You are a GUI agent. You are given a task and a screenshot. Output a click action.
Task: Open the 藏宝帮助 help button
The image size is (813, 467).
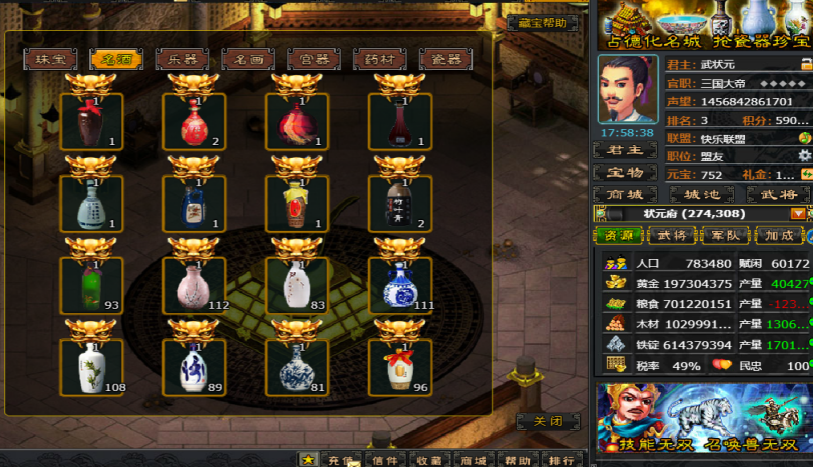(543, 23)
